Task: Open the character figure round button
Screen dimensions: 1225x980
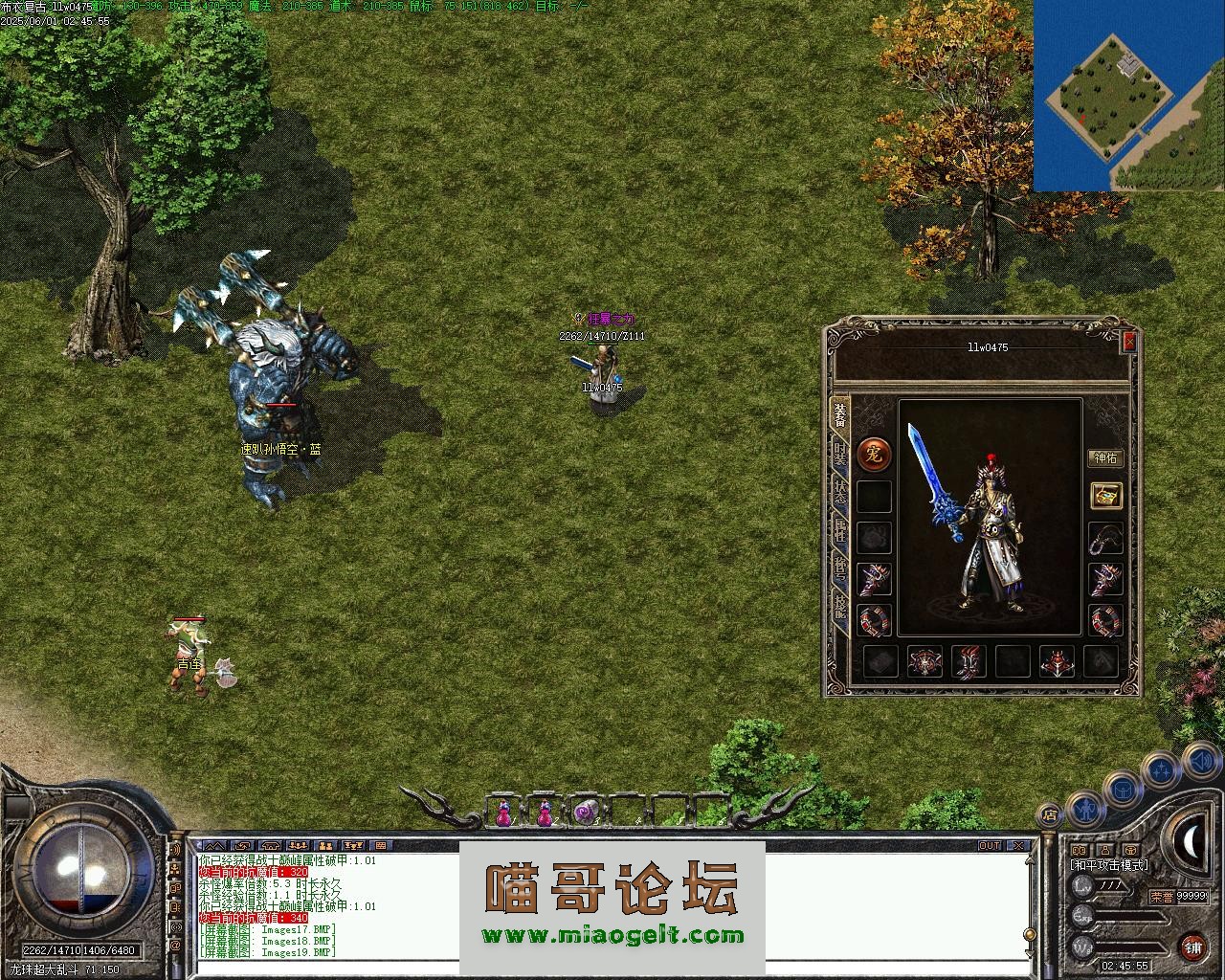Action: point(1084,810)
